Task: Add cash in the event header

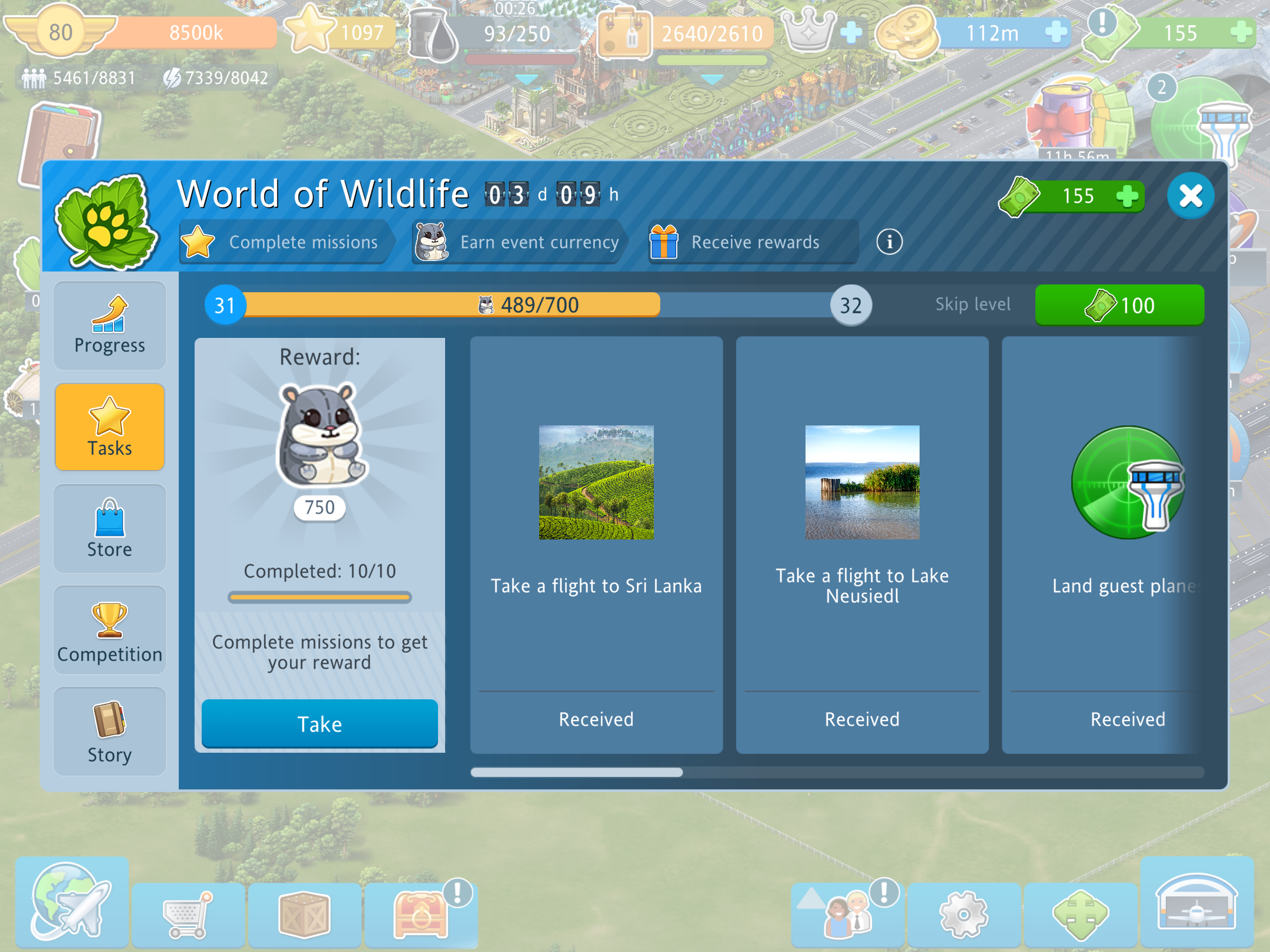Action: pos(1127,196)
